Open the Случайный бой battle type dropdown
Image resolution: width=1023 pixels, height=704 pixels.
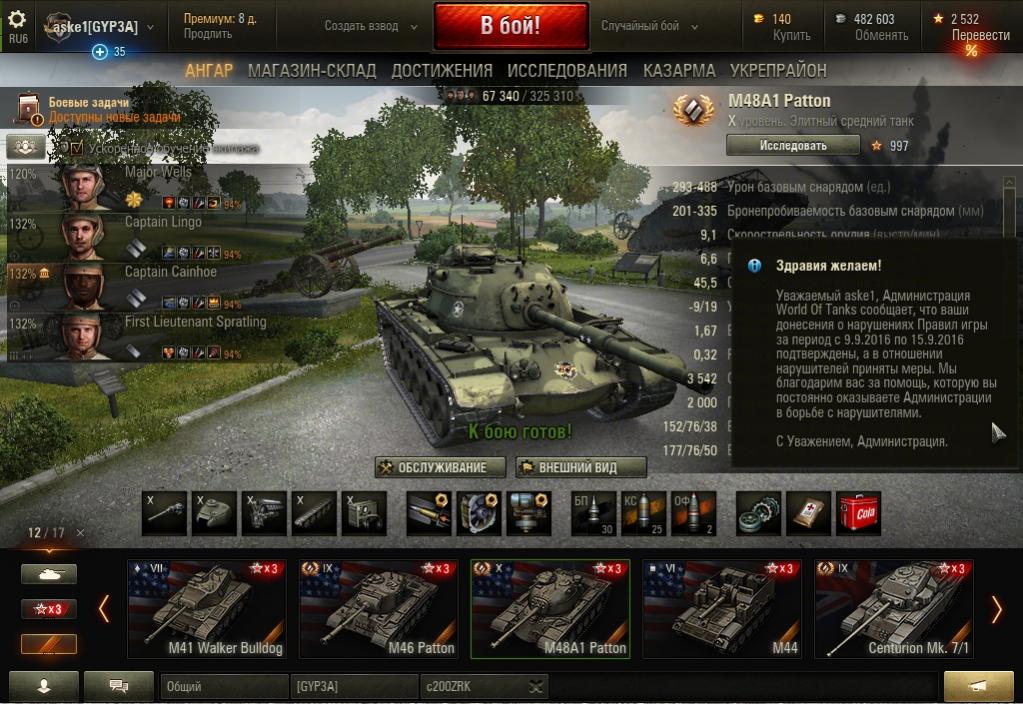pyautogui.click(x=648, y=26)
